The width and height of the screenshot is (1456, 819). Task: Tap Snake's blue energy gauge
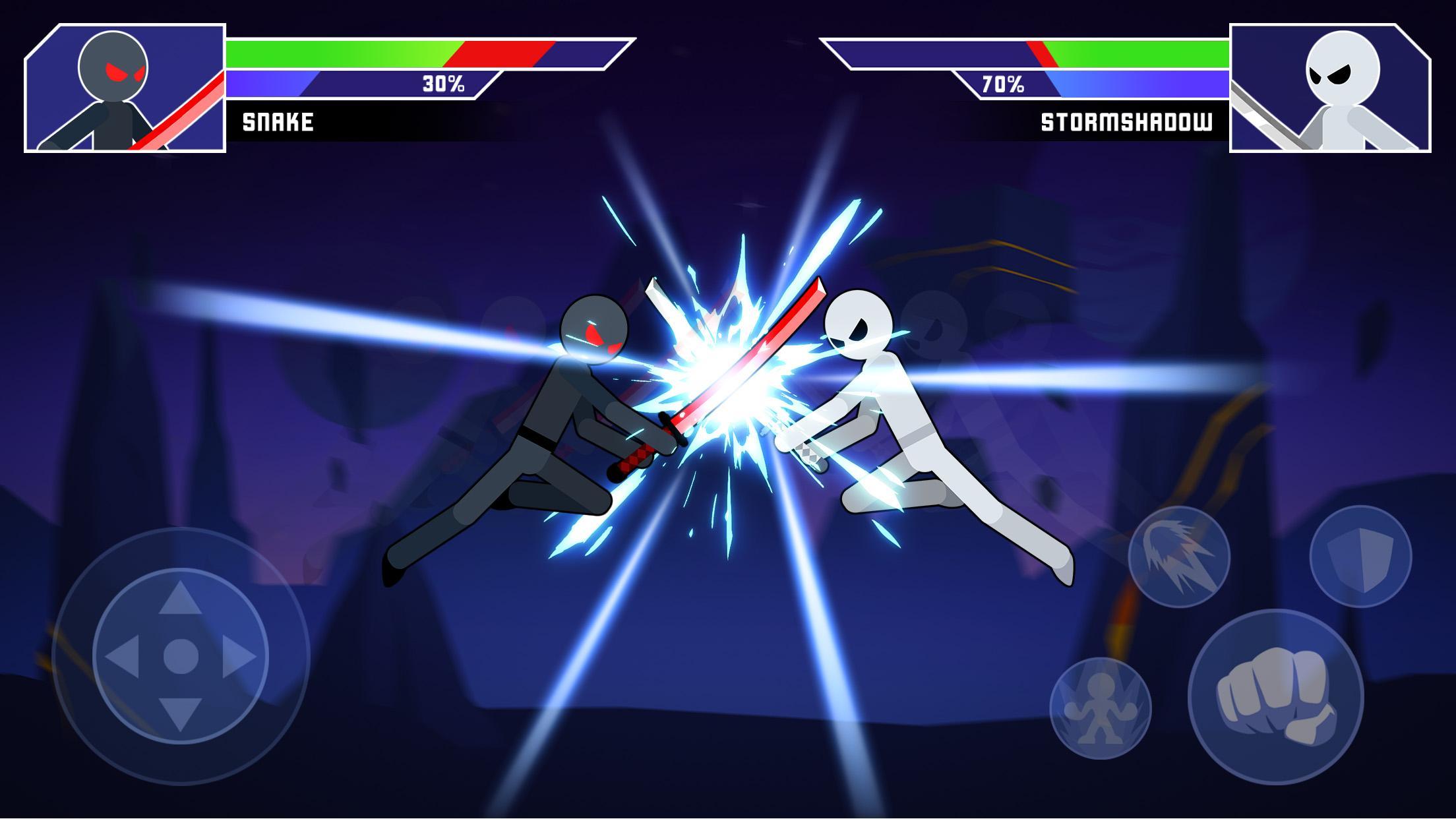tap(330, 84)
